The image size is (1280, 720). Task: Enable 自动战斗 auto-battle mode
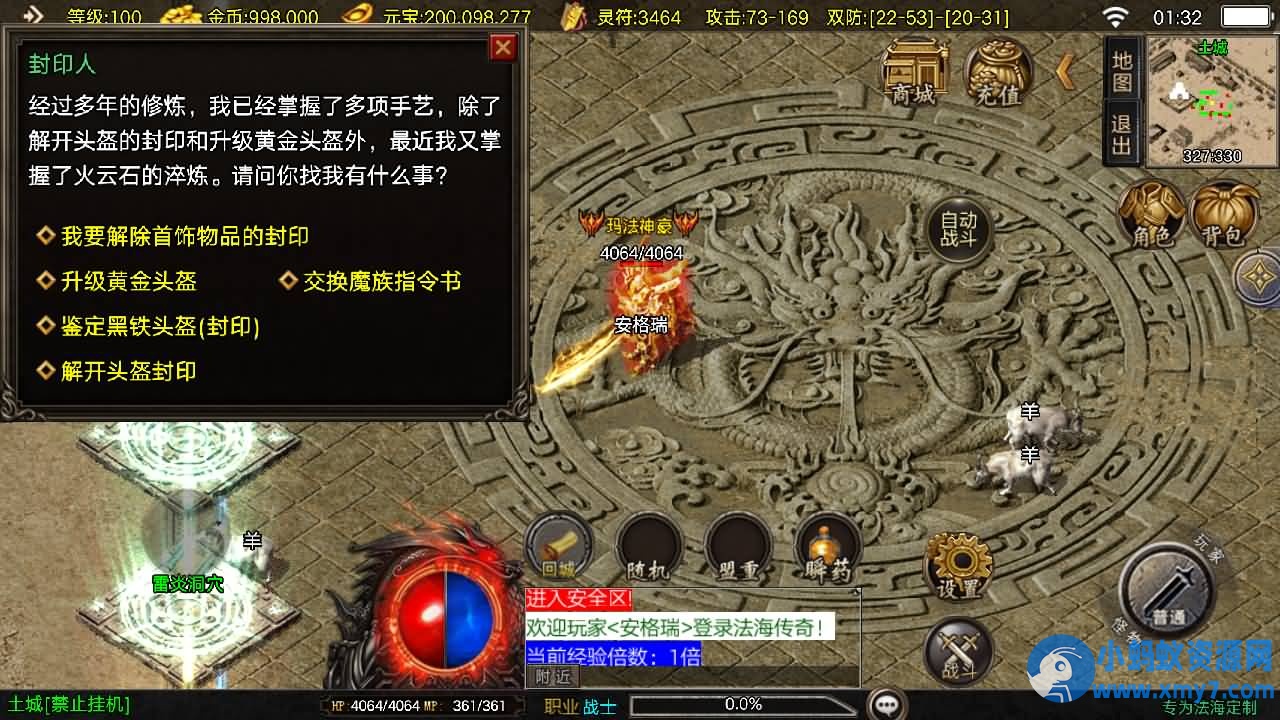click(958, 229)
